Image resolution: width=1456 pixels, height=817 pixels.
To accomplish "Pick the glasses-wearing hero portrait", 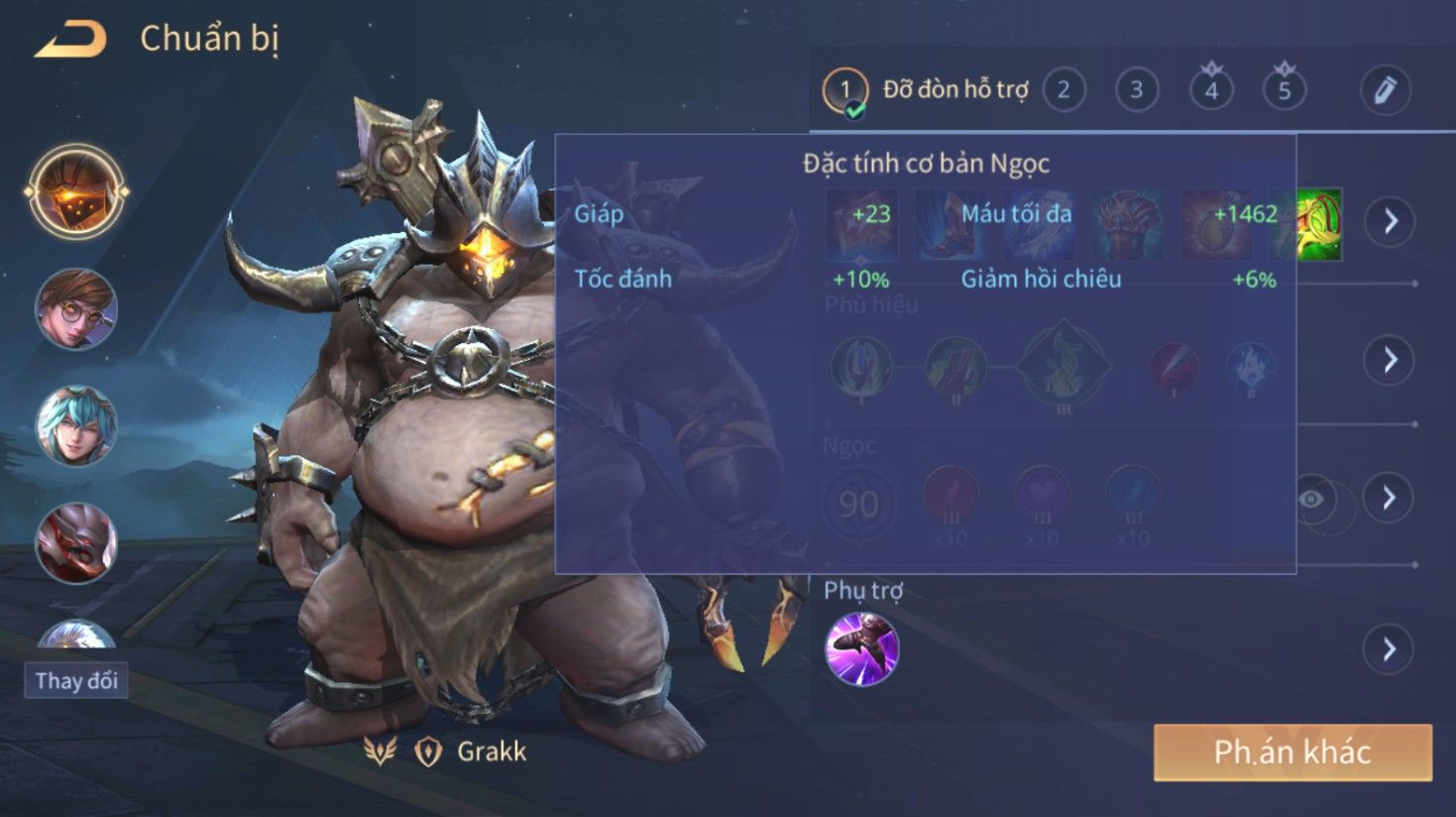I will click(x=76, y=309).
